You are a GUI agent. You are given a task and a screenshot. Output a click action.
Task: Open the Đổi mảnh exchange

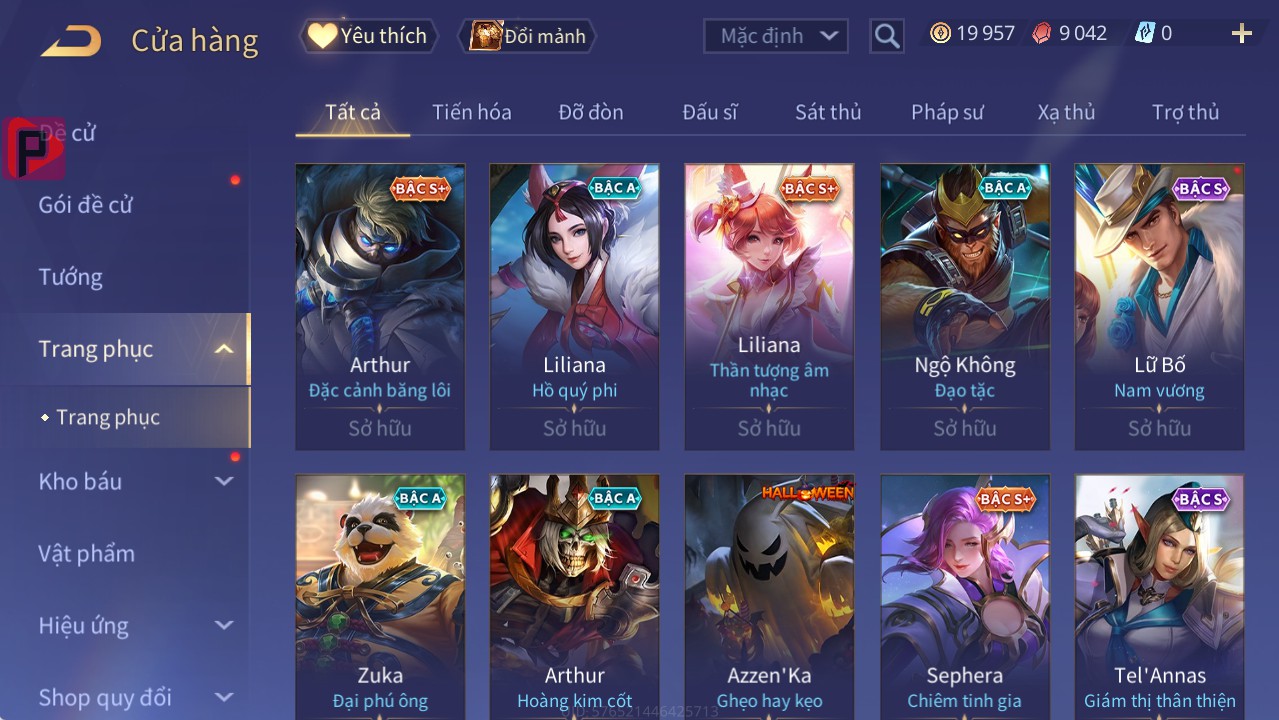click(x=527, y=36)
